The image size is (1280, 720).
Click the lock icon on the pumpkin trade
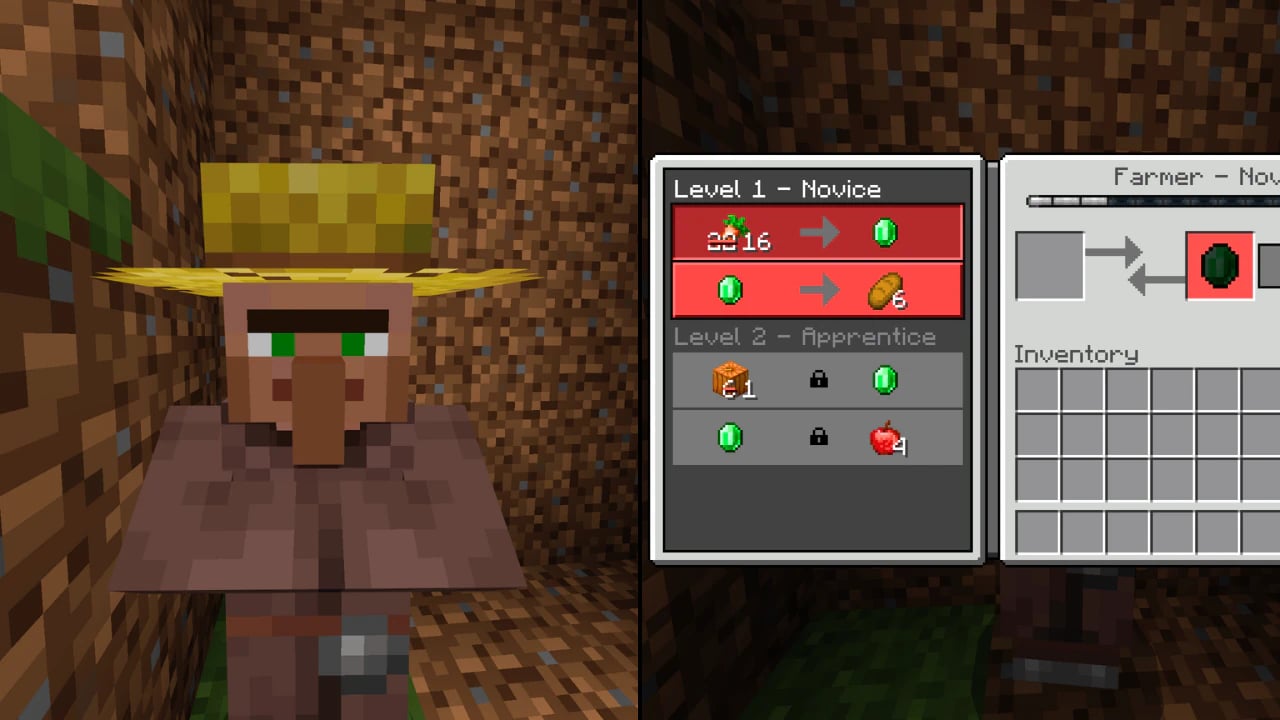(x=817, y=380)
